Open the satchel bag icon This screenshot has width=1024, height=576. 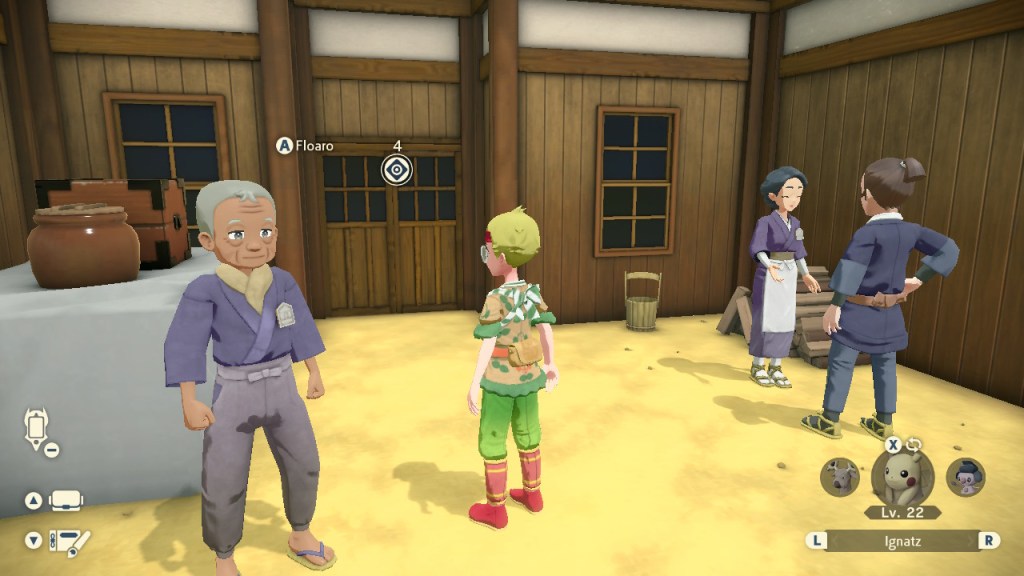[x=67, y=500]
